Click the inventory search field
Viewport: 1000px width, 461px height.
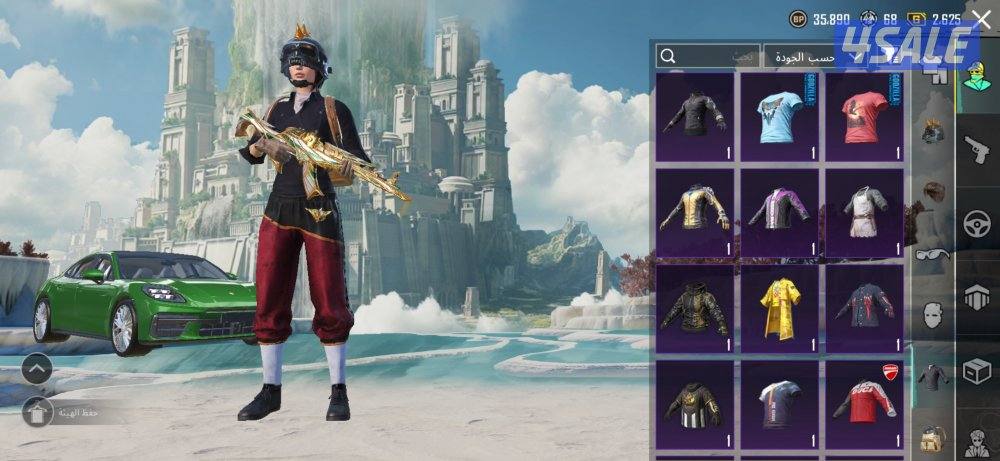pos(706,56)
